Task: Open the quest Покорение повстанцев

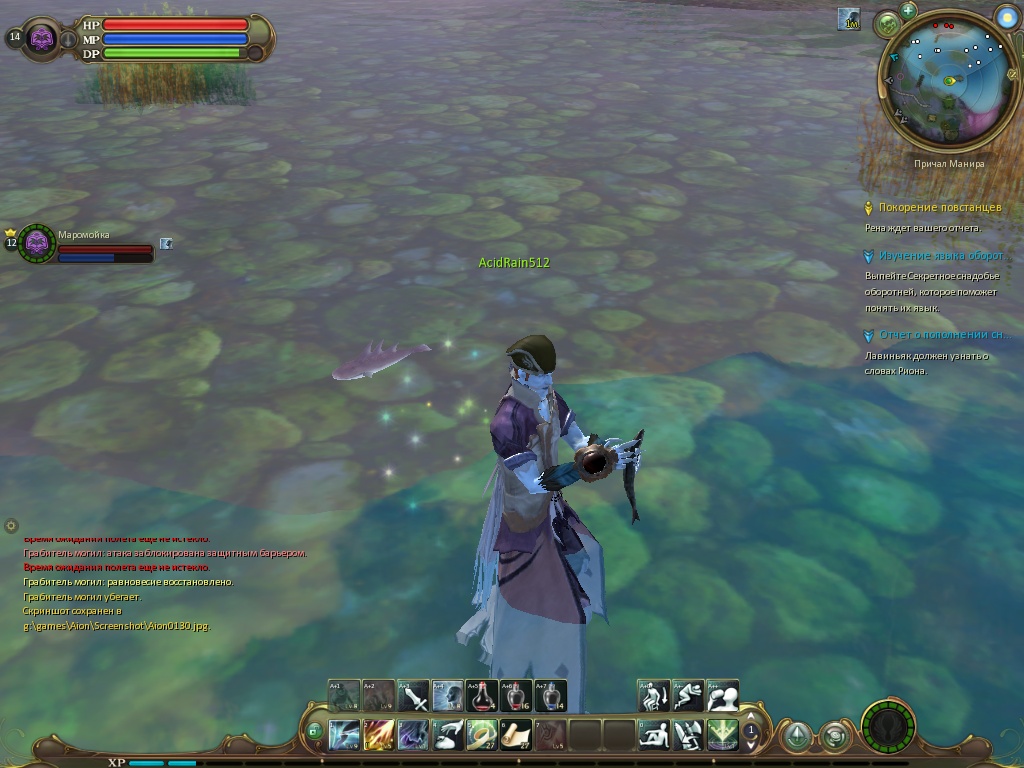Action: 939,207
